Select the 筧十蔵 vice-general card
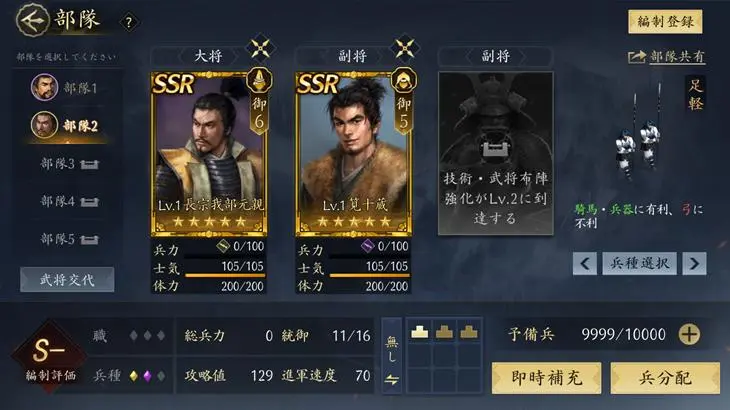The width and height of the screenshot is (730, 410). 353,150
